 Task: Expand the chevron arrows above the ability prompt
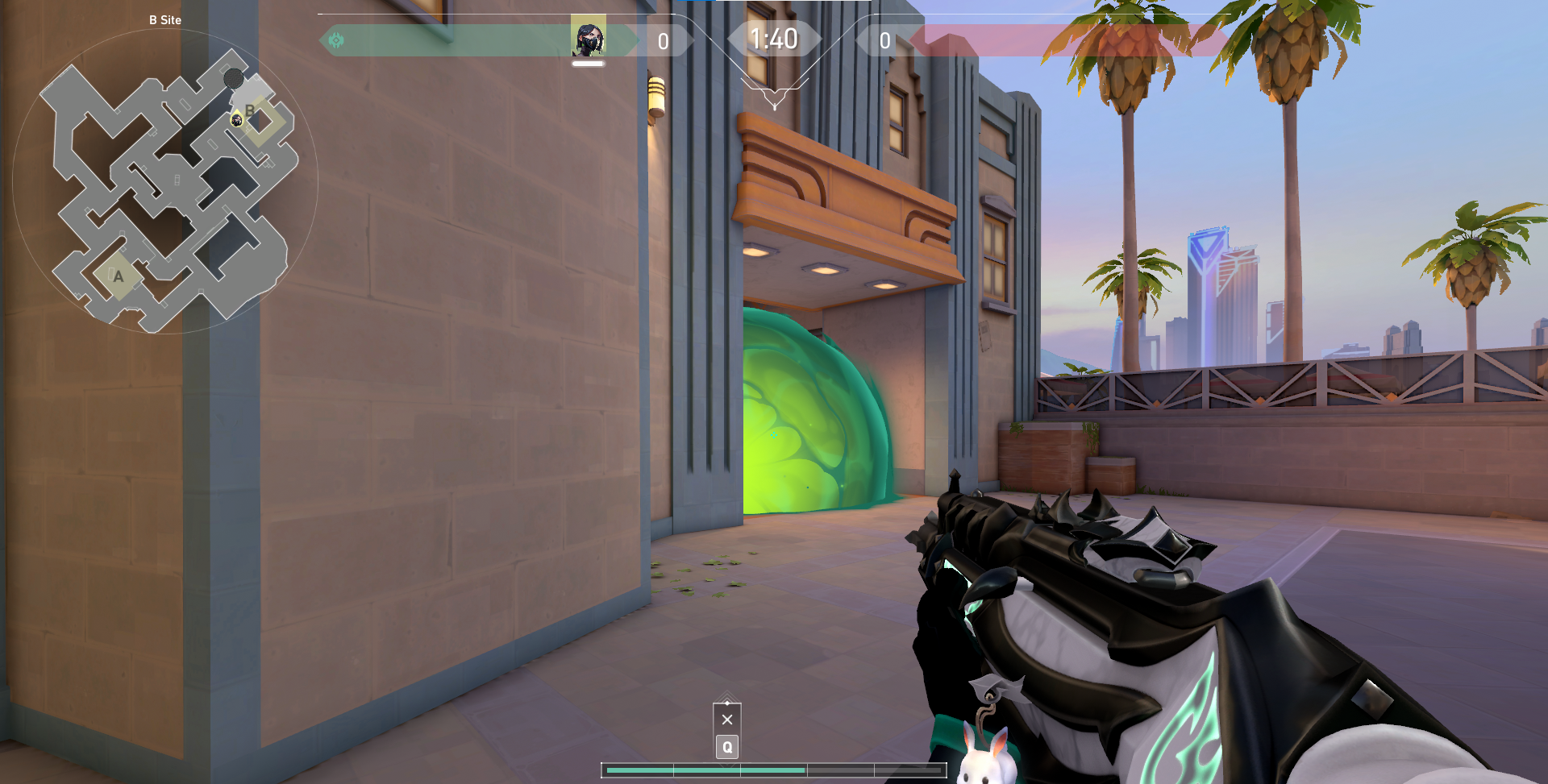point(726,695)
